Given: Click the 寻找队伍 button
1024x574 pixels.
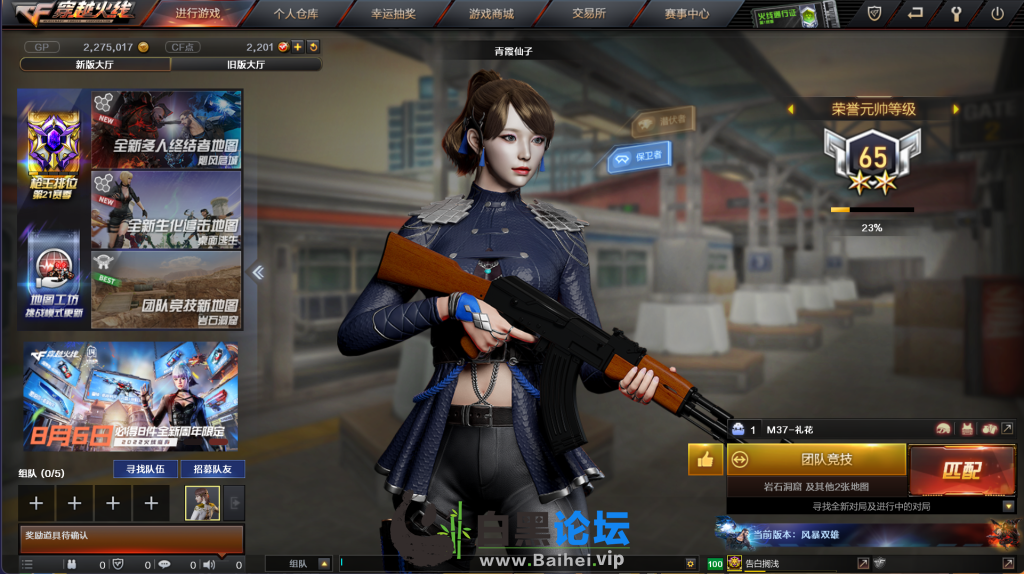Looking at the screenshot, I should [145, 469].
